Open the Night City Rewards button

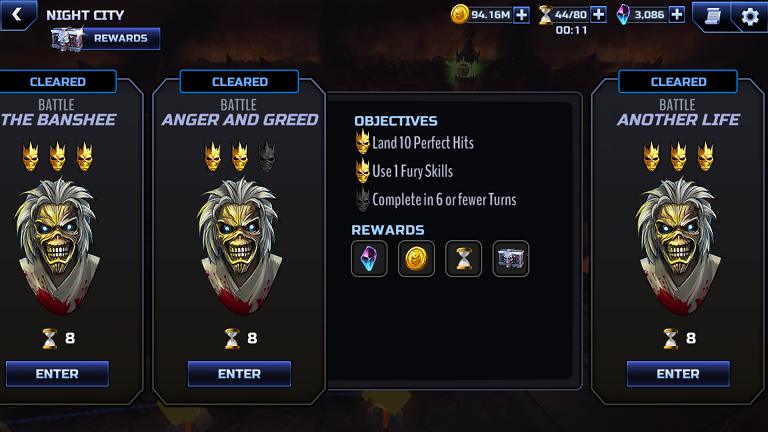[x=106, y=39]
